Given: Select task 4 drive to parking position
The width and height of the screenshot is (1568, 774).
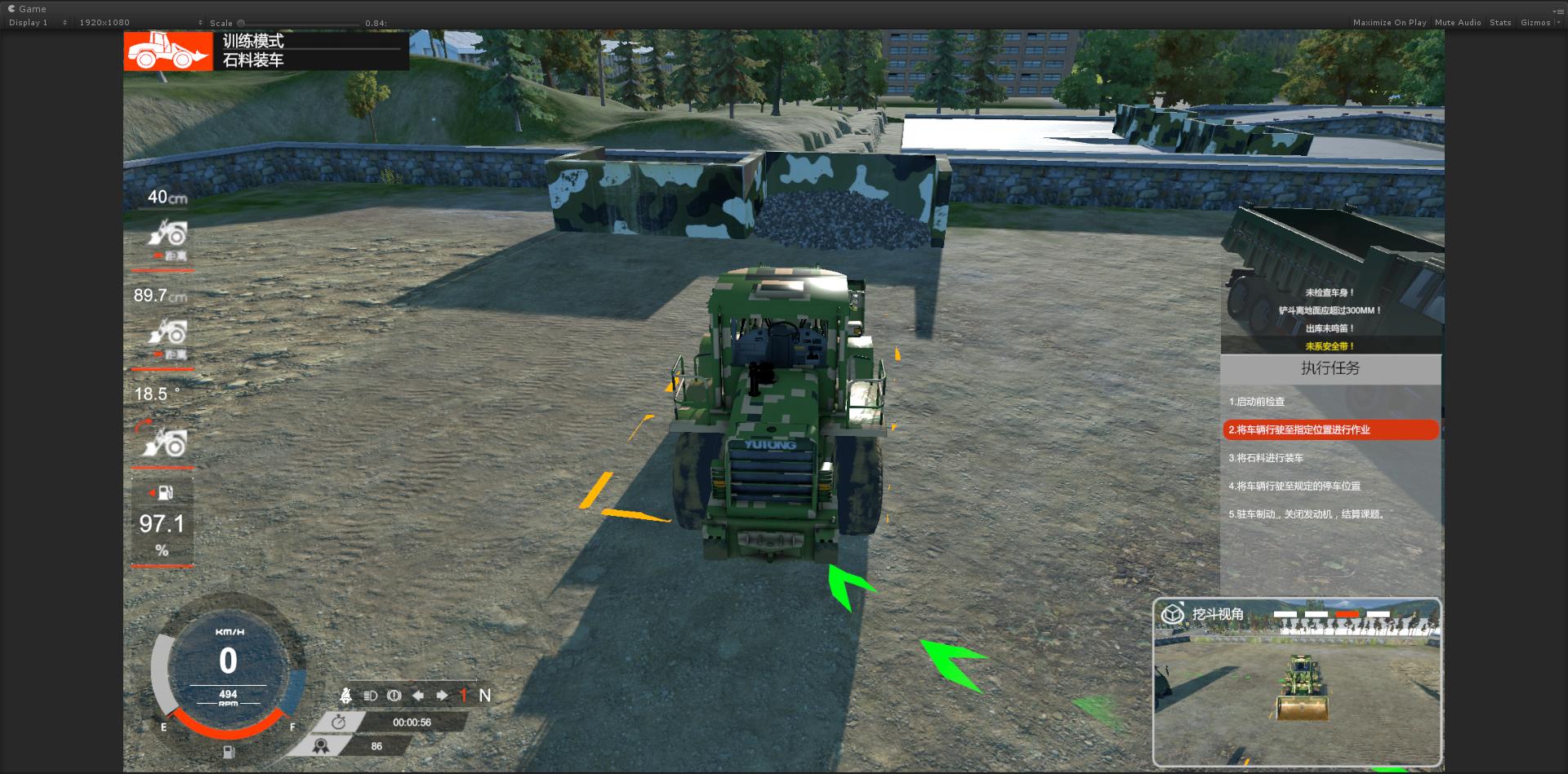Looking at the screenshot, I should (1294, 487).
